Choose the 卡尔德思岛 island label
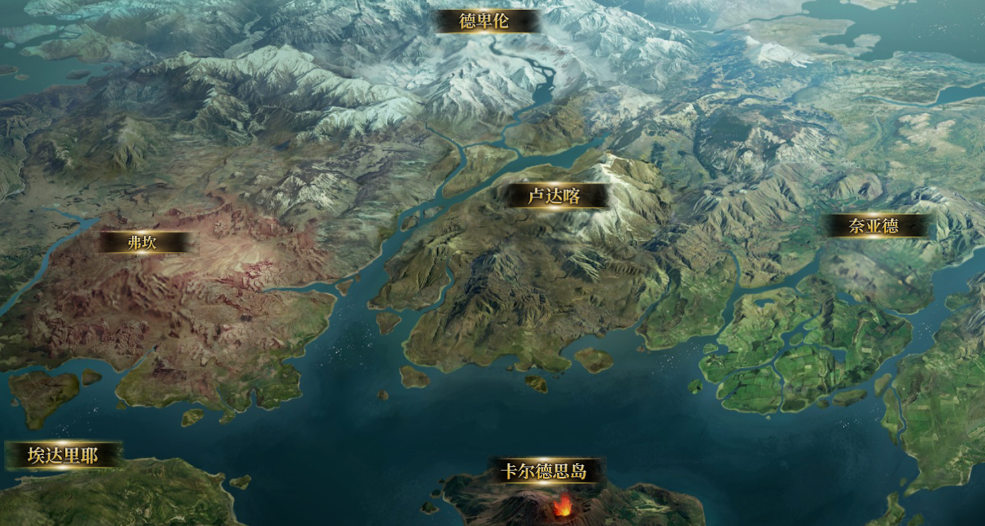 (543, 472)
